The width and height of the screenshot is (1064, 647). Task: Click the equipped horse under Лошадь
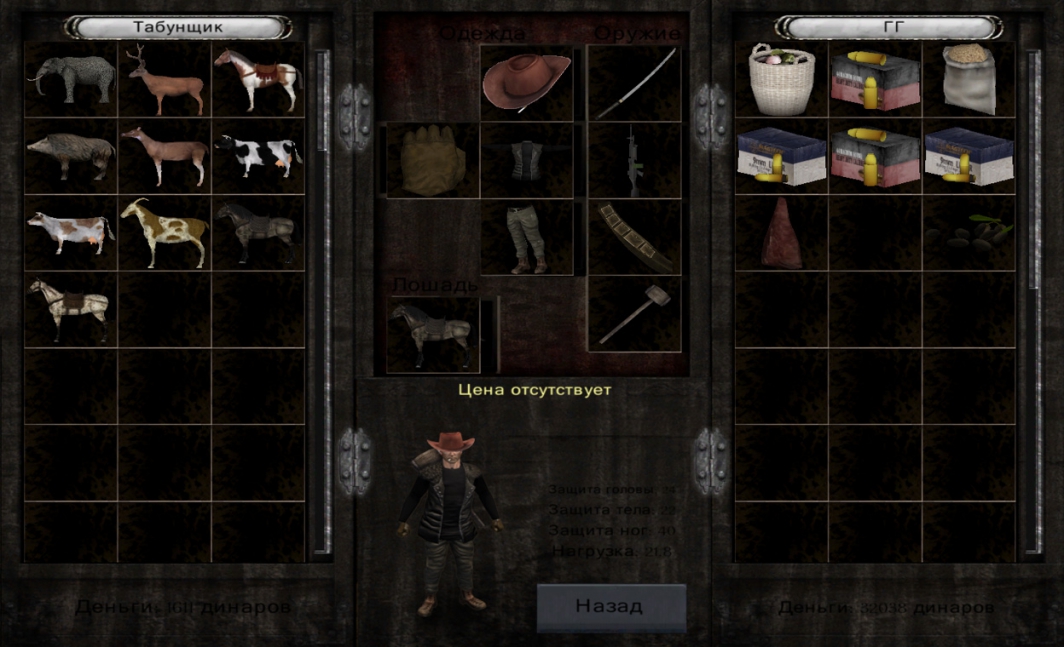(433, 336)
